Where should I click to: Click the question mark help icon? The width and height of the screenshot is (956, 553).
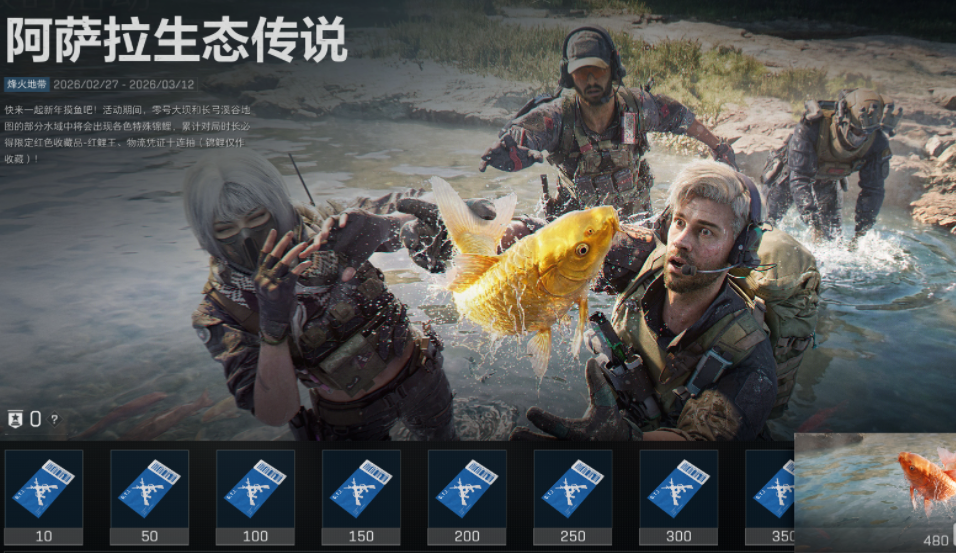pyautogui.click(x=54, y=420)
